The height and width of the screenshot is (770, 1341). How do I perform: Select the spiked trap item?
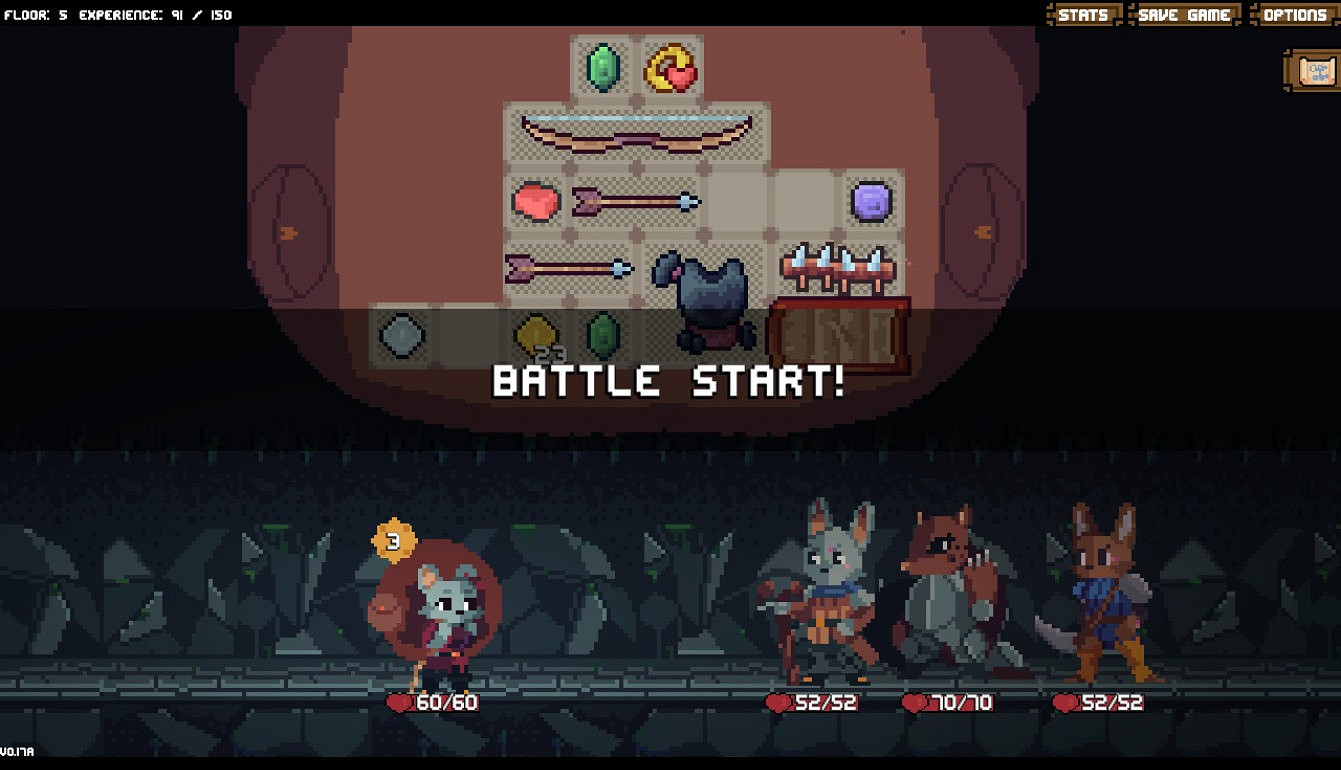click(838, 268)
